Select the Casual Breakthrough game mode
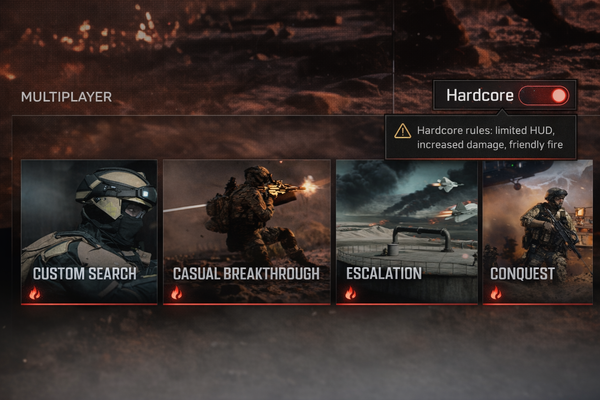The width and height of the screenshot is (600, 400). click(x=246, y=231)
